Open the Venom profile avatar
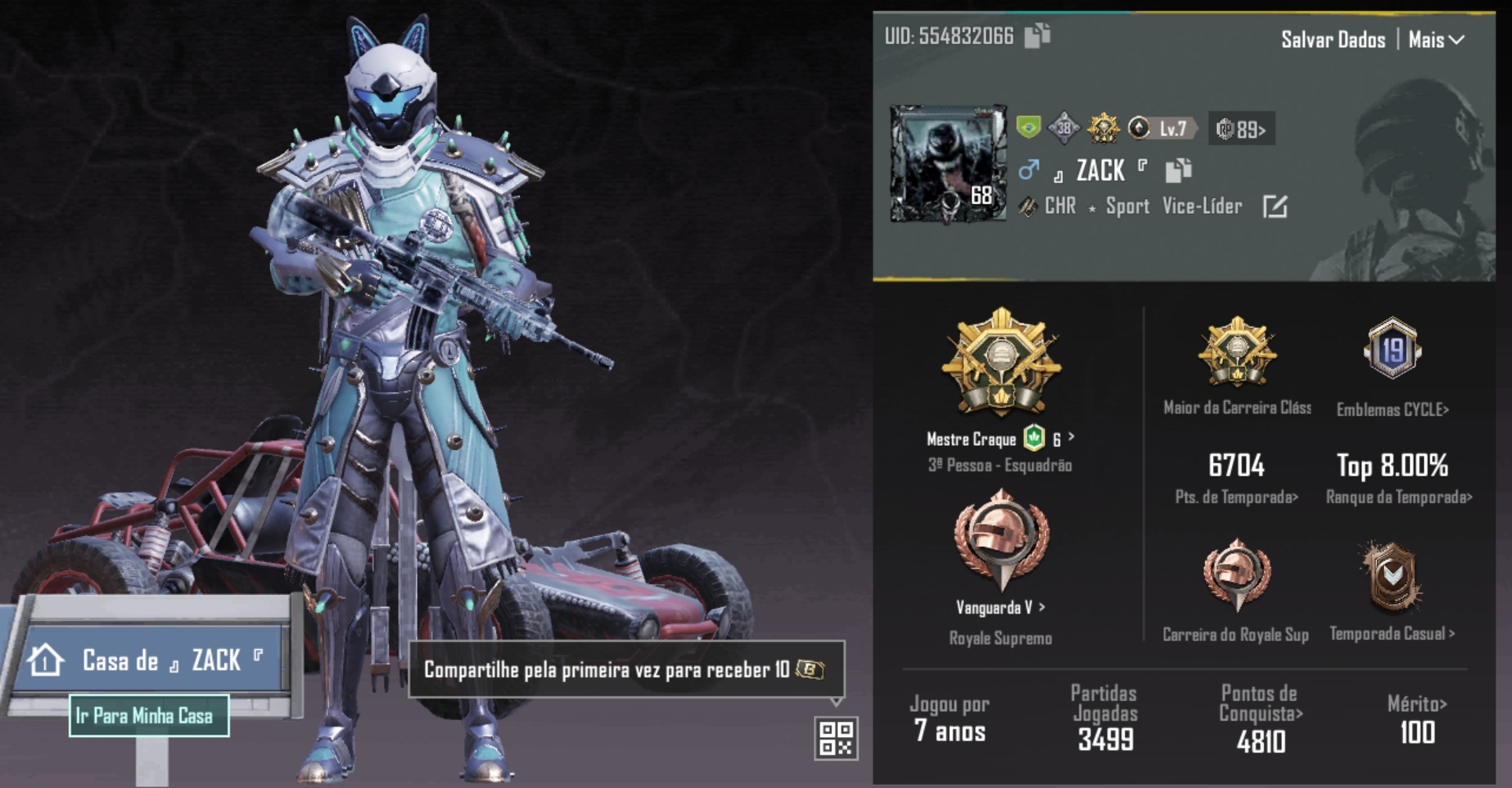The height and width of the screenshot is (788, 1512). tap(948, 163)
